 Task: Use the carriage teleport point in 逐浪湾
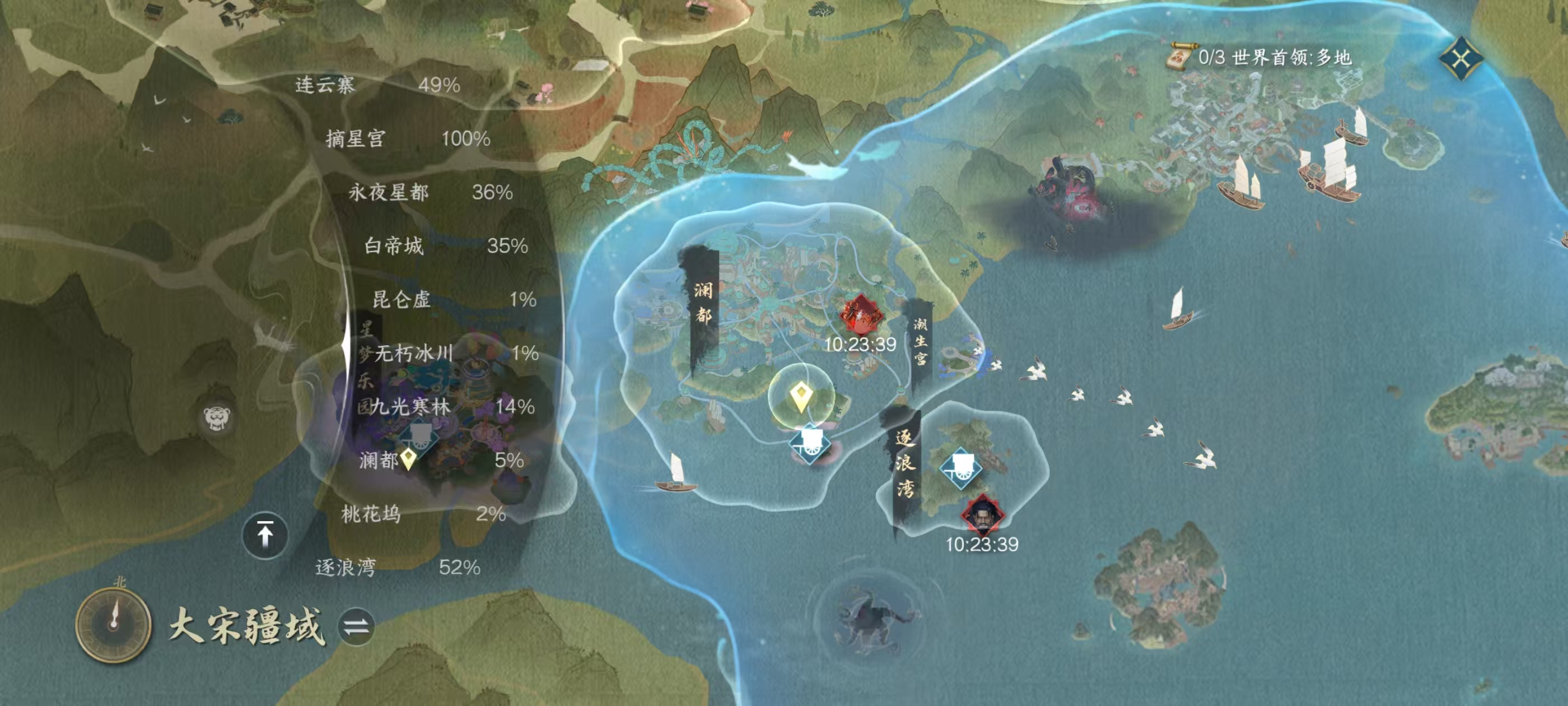960,468
